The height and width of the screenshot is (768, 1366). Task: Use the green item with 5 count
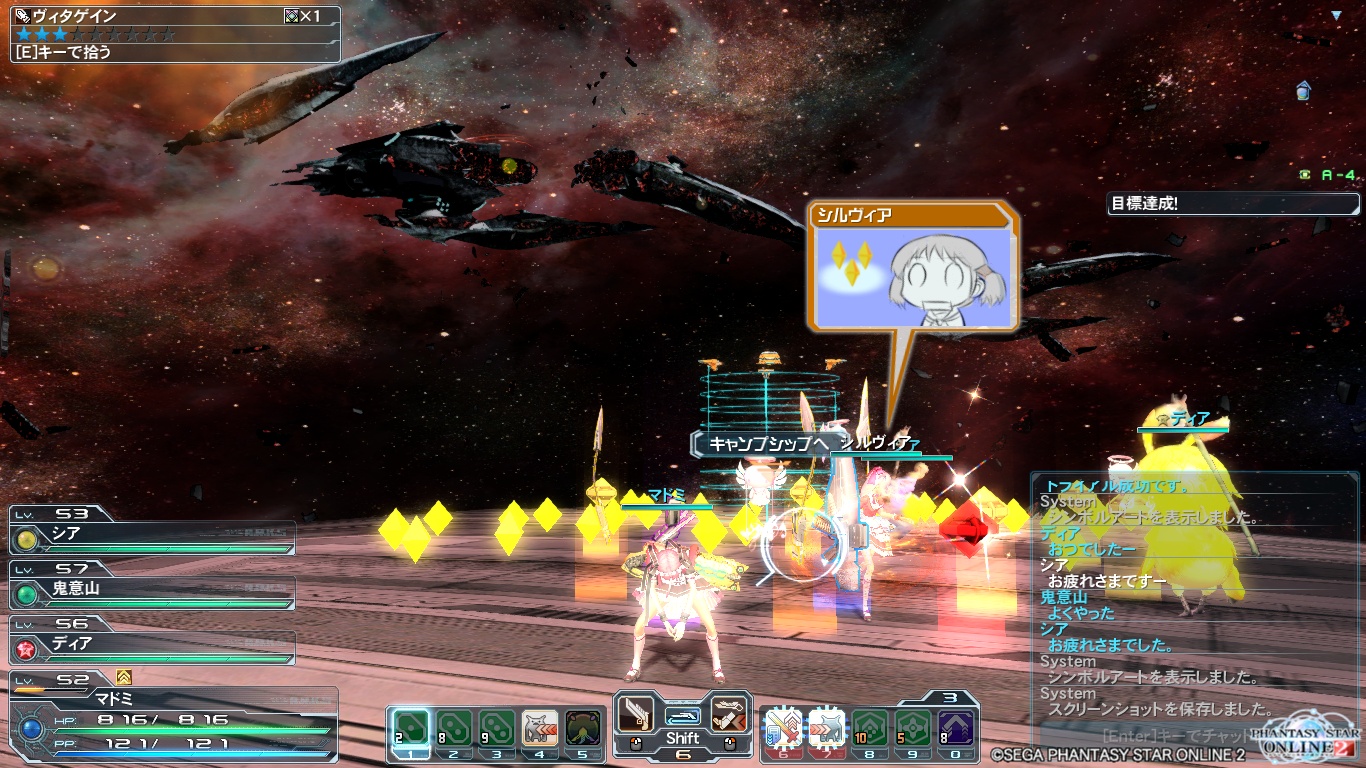[x=912, y=727]
